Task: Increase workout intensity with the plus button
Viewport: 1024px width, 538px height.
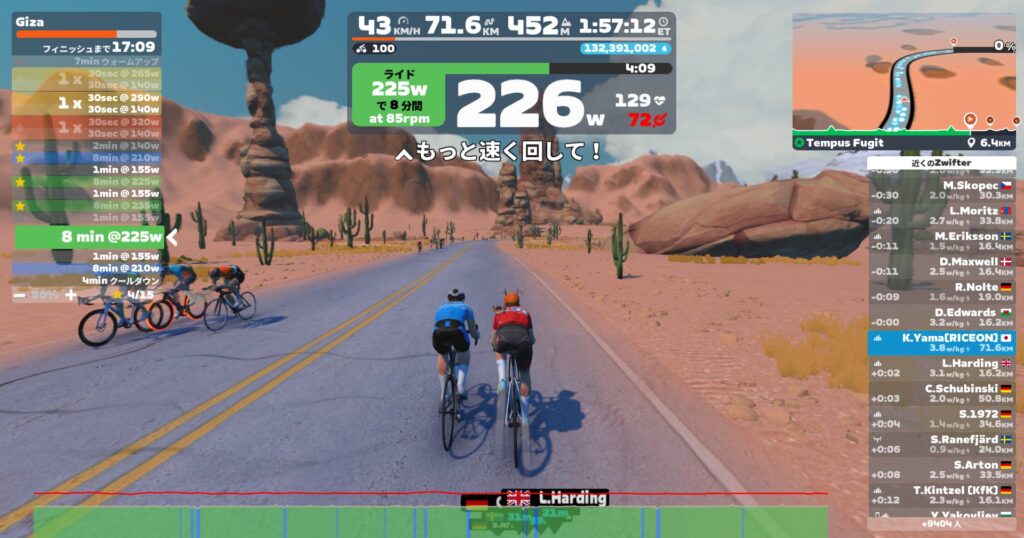Action: coord(70,295)
